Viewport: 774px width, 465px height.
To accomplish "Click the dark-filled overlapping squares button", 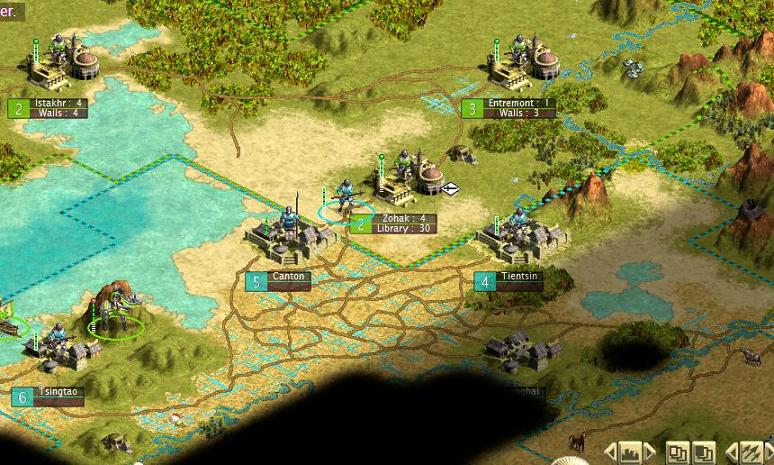I will point(704,452).
